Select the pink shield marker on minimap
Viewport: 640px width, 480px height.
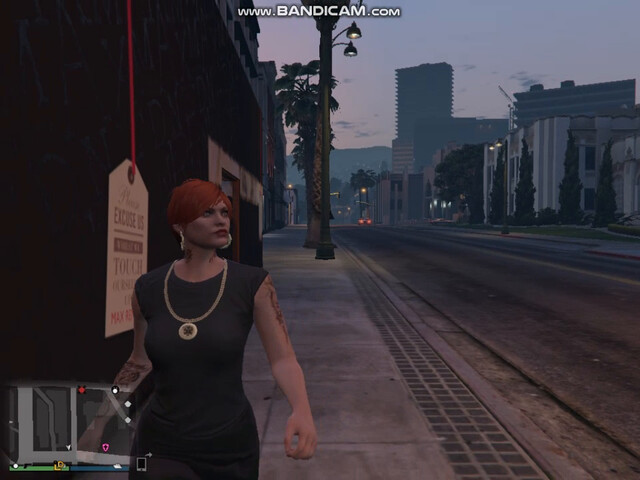tap(107, 447)
